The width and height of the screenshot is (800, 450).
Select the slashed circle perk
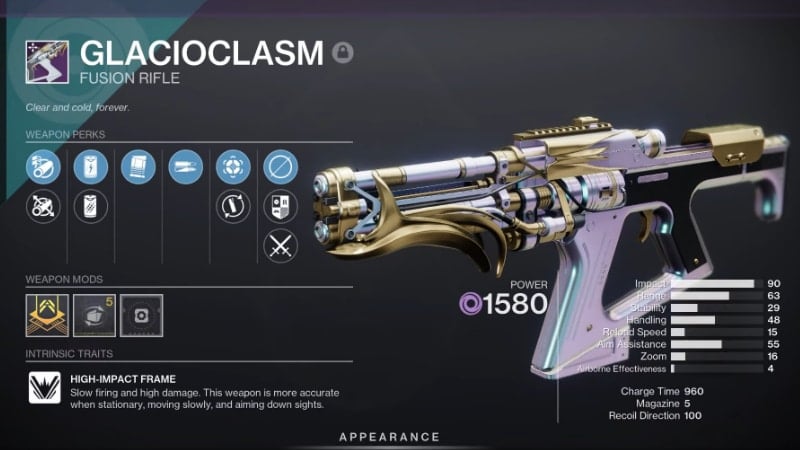click(280, 166)
